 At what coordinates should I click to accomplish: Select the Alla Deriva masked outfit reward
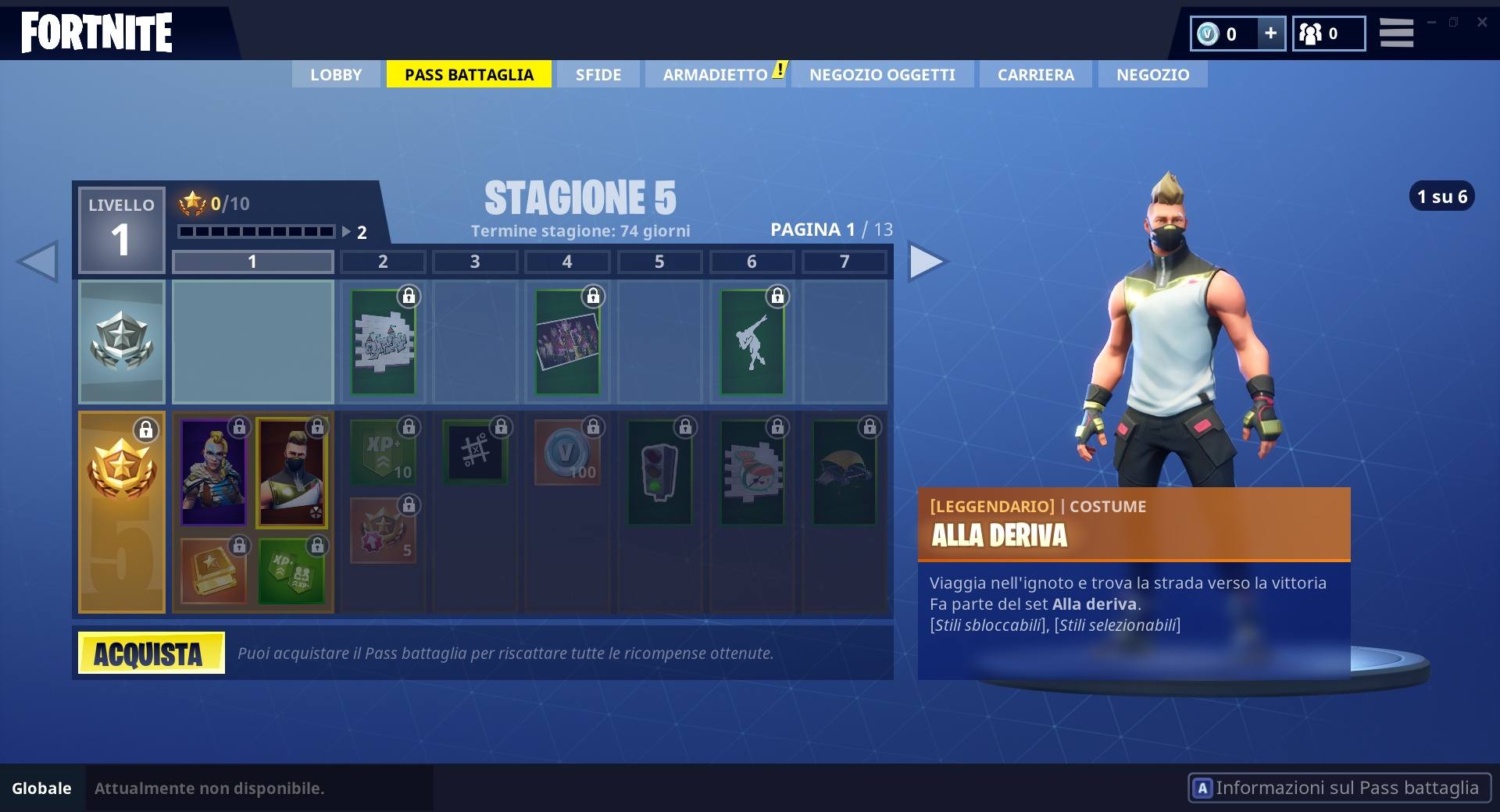pos(291,472)
